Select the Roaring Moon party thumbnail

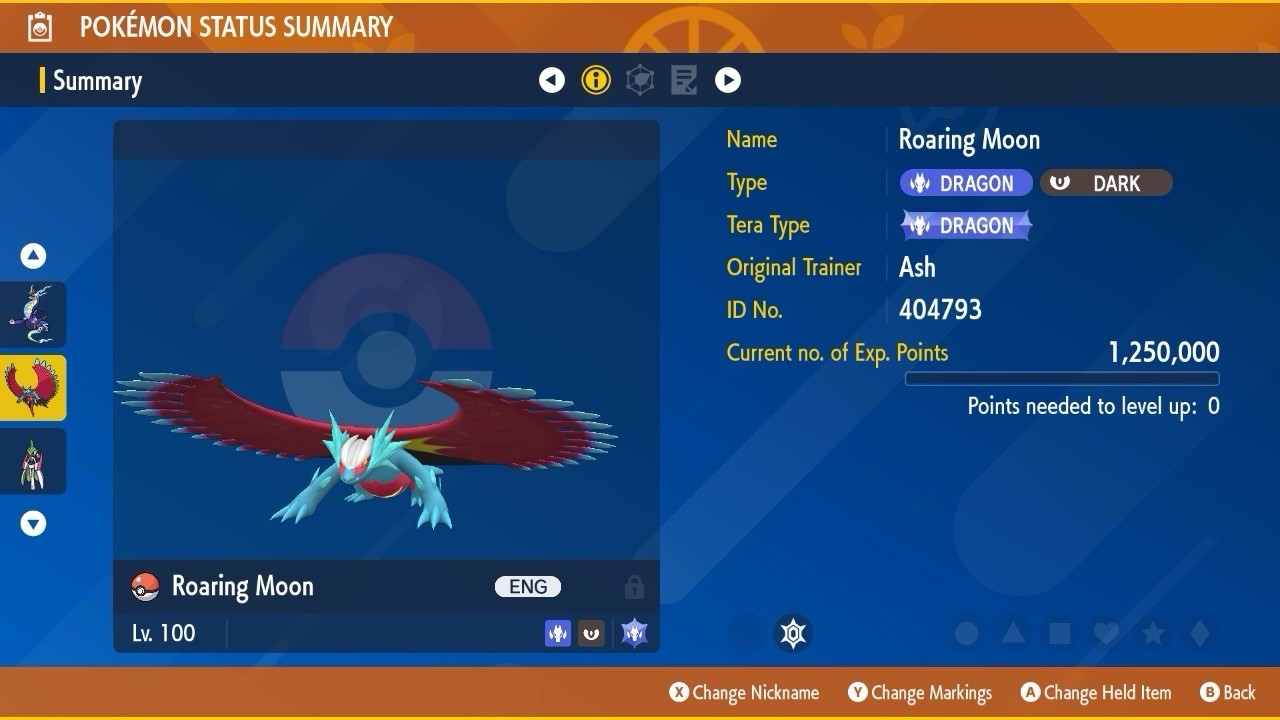pos(34,387)
